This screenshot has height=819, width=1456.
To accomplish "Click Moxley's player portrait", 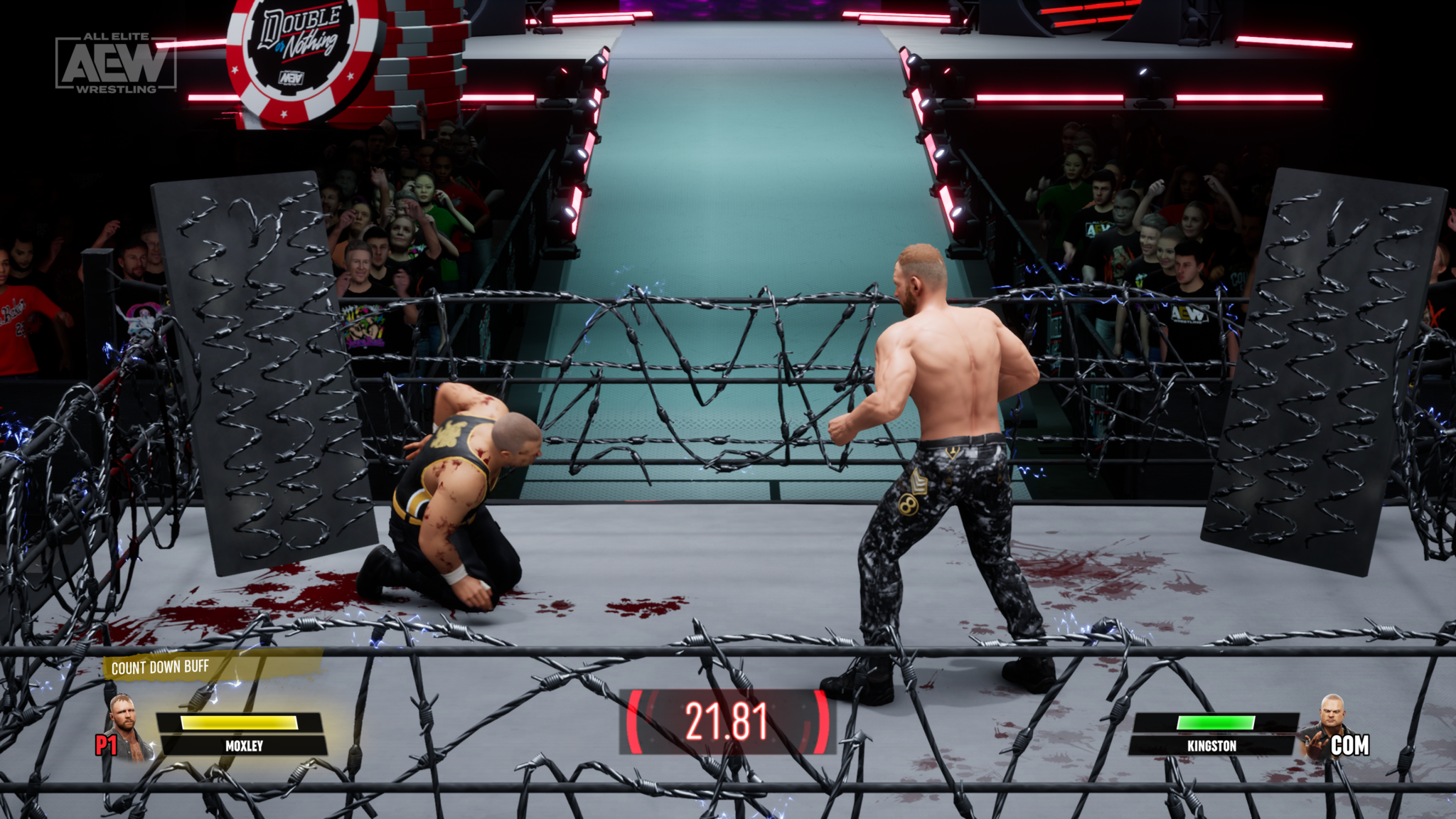I will [x=129, y=727].
